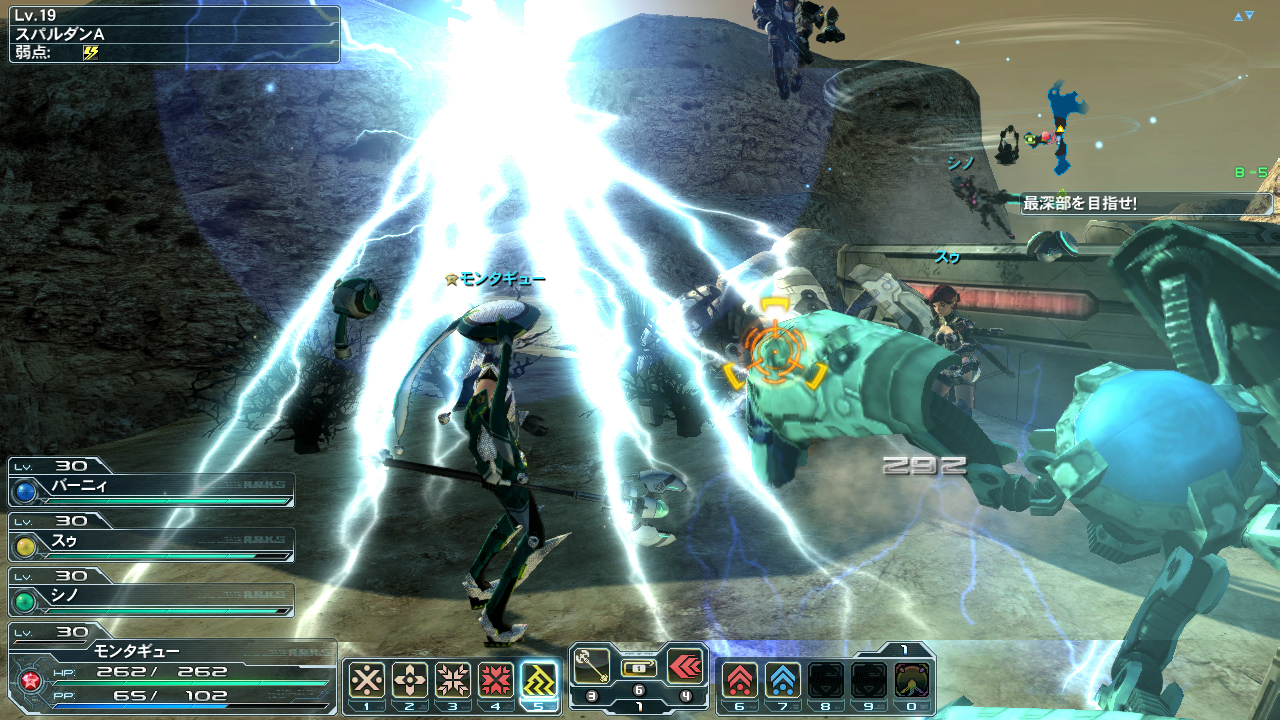Use the red snowflake technique in slot 4

click(x=496, y=680)
